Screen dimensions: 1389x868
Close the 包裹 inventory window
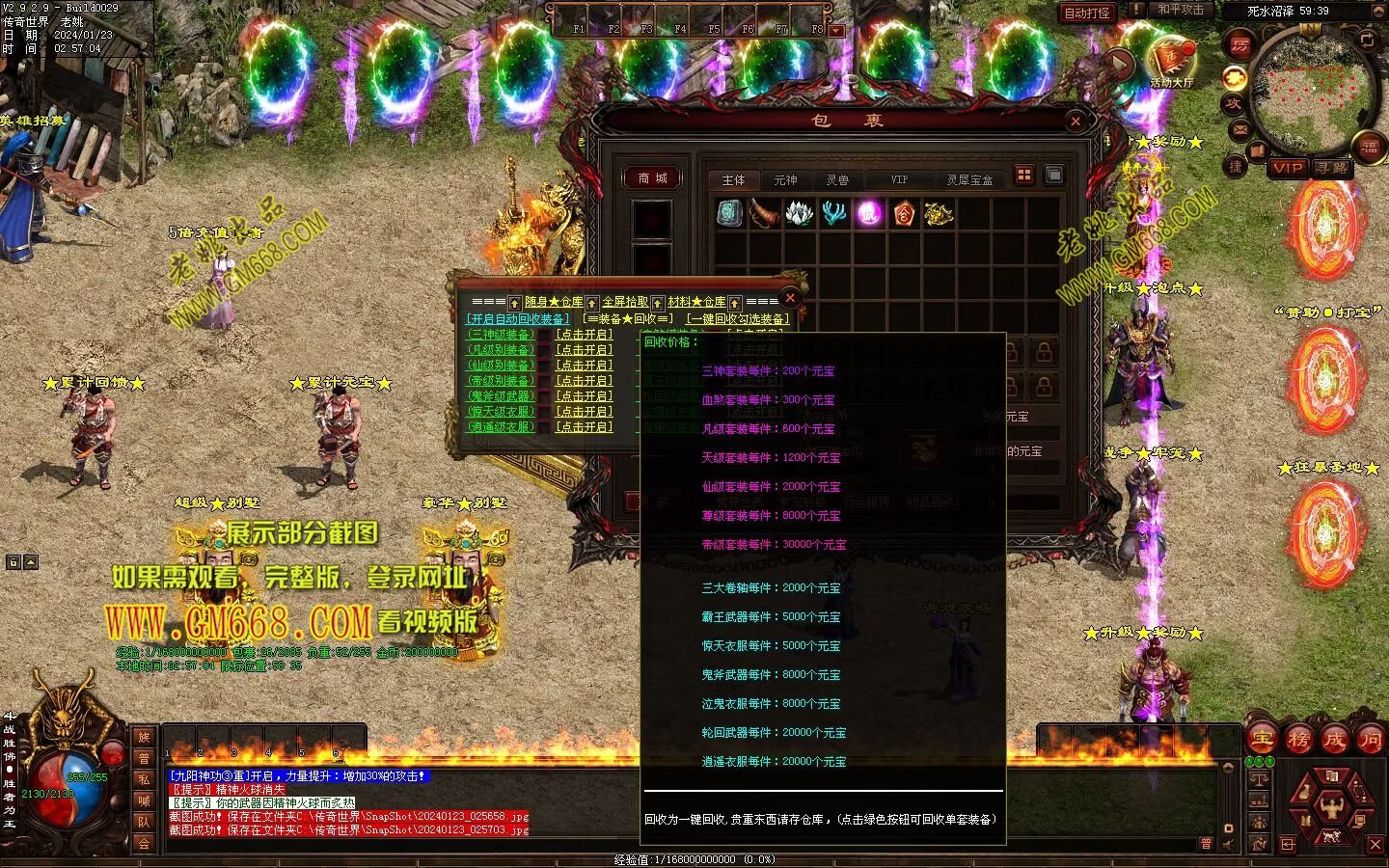coord(1076,121)
